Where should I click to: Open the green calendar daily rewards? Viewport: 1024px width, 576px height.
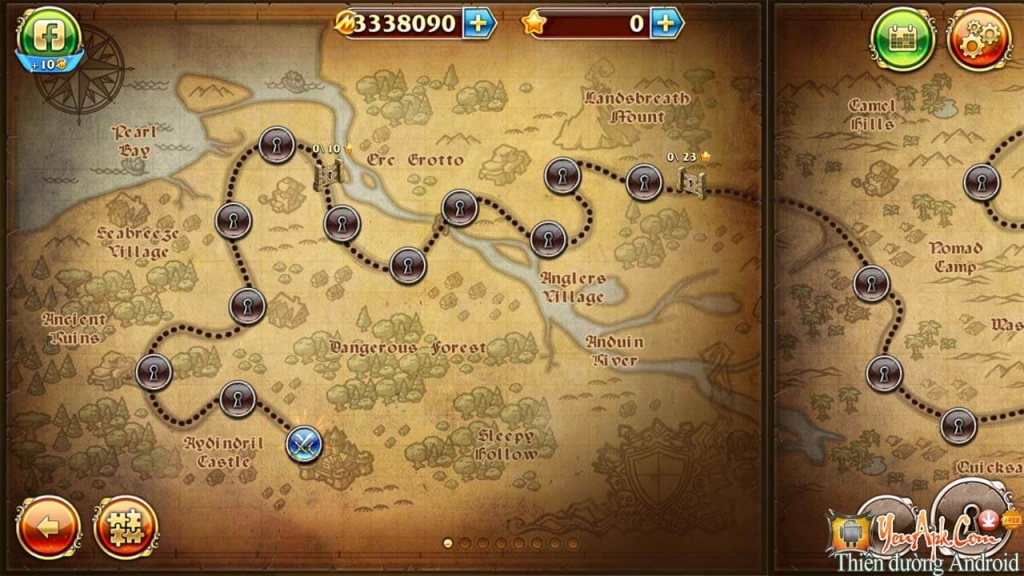[902, 39]
